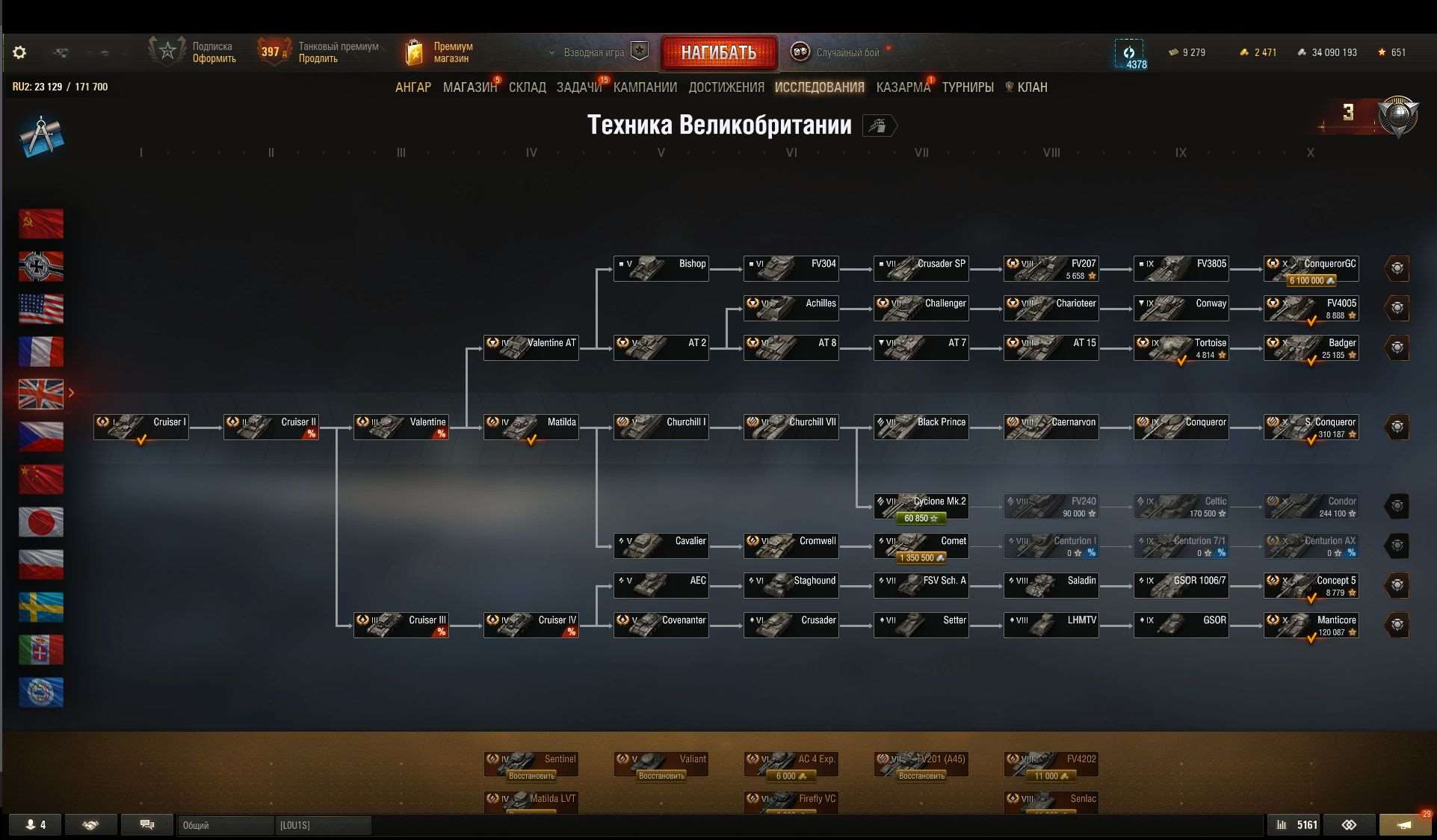Screen dimensions: 1437x840
Task: Open the Sweden tech tree via its flag
Action: (41, 608)
